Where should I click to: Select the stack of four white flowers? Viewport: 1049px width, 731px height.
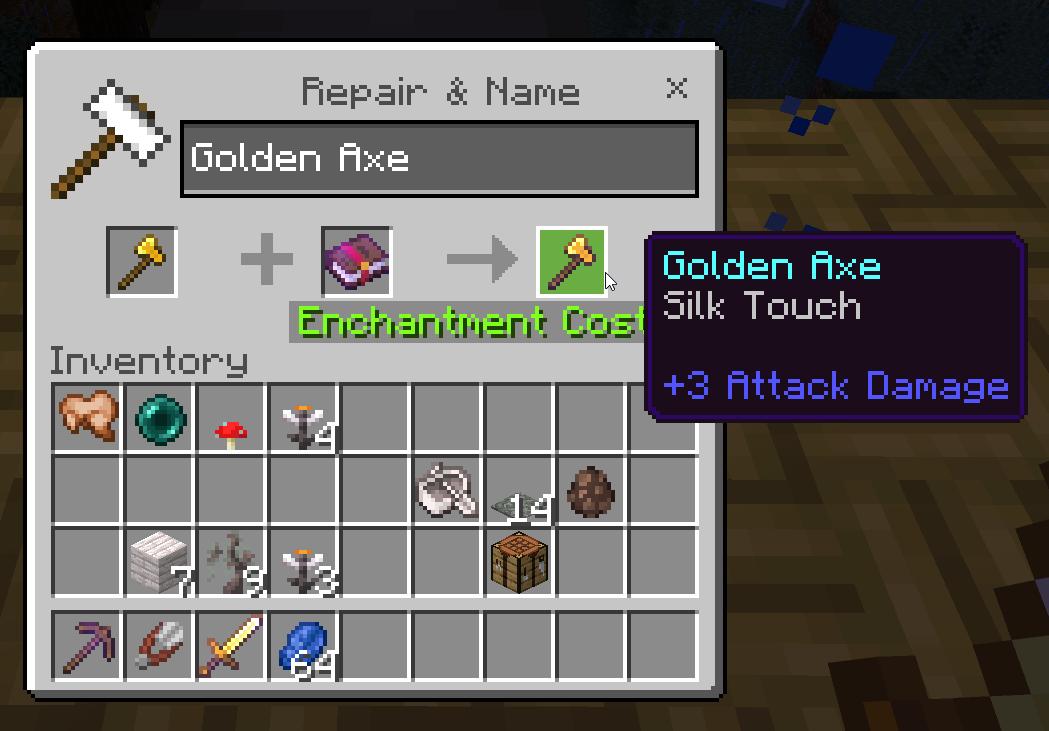304,418
